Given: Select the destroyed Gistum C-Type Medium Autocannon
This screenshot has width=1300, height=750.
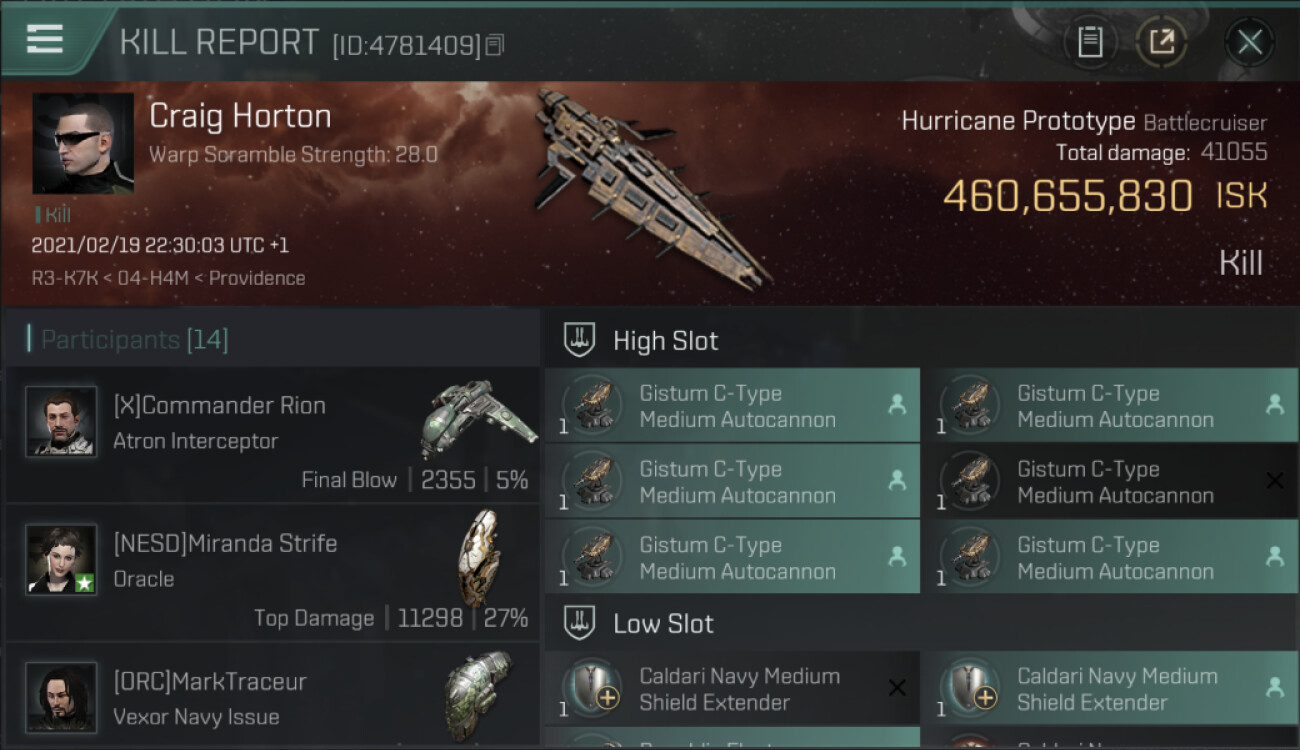Looking at the screenshot, I should coord(1110,482).
